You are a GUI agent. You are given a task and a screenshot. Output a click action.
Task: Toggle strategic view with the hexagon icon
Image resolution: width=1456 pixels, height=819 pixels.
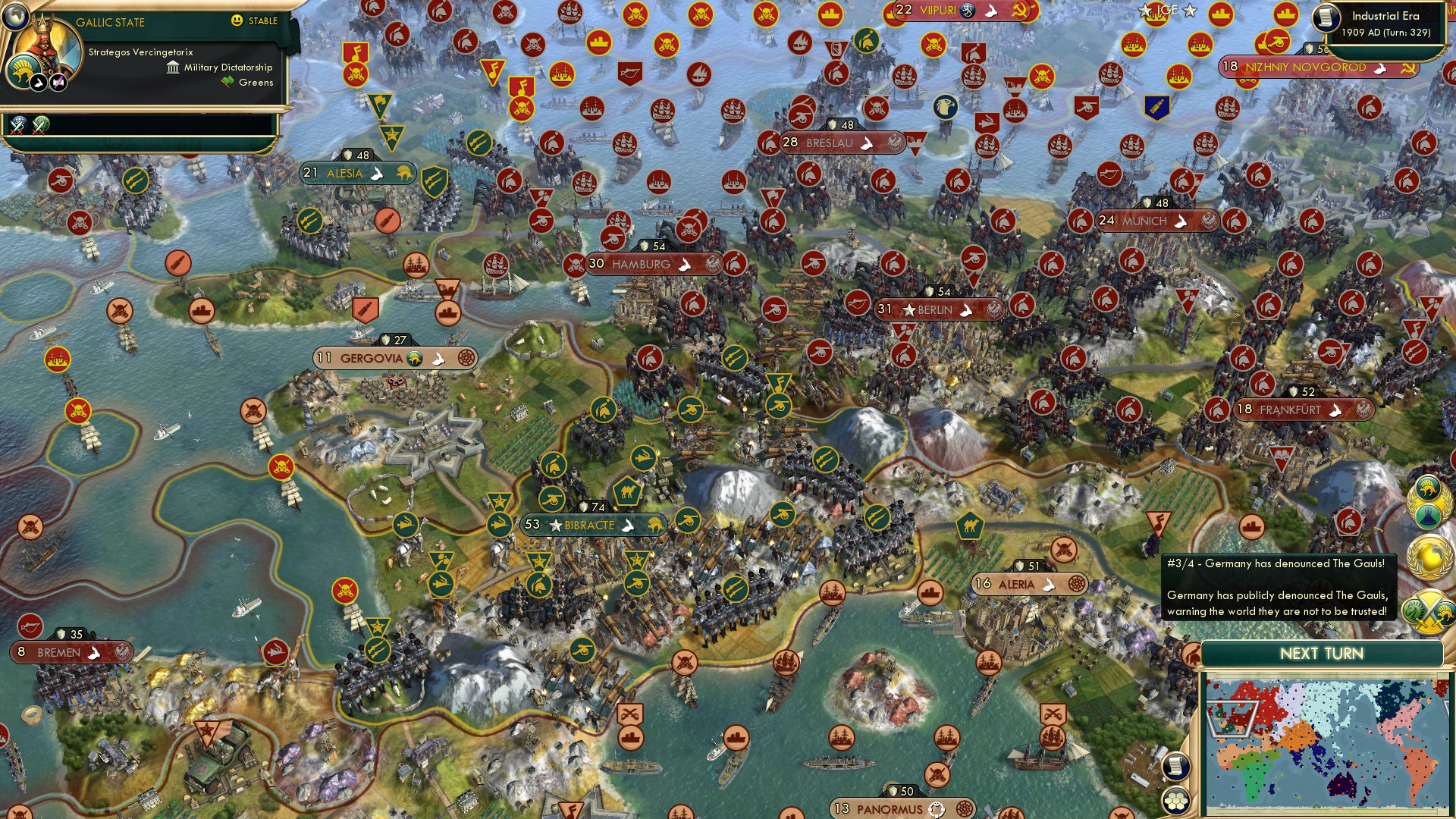tap(1175, 800)
